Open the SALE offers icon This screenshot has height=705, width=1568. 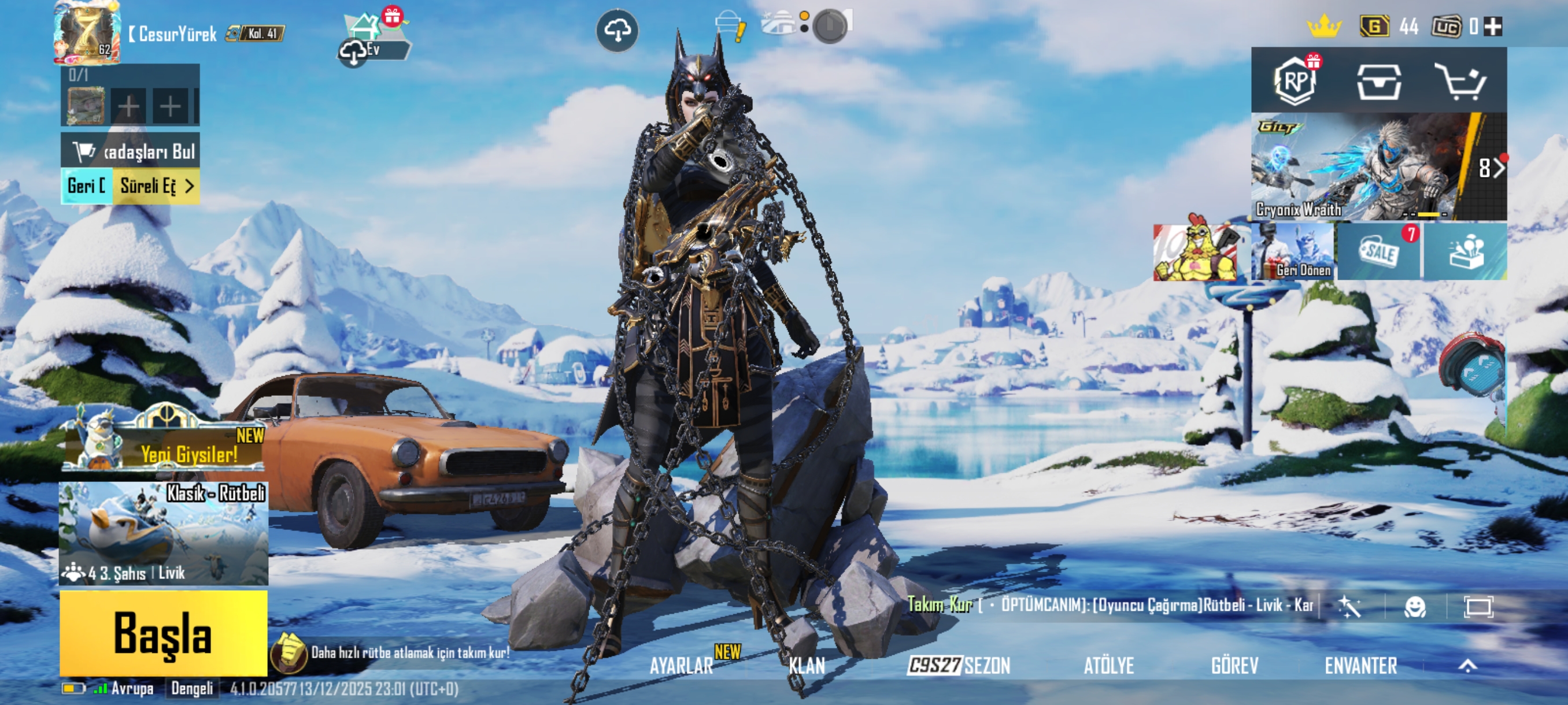coord(1379,252)
